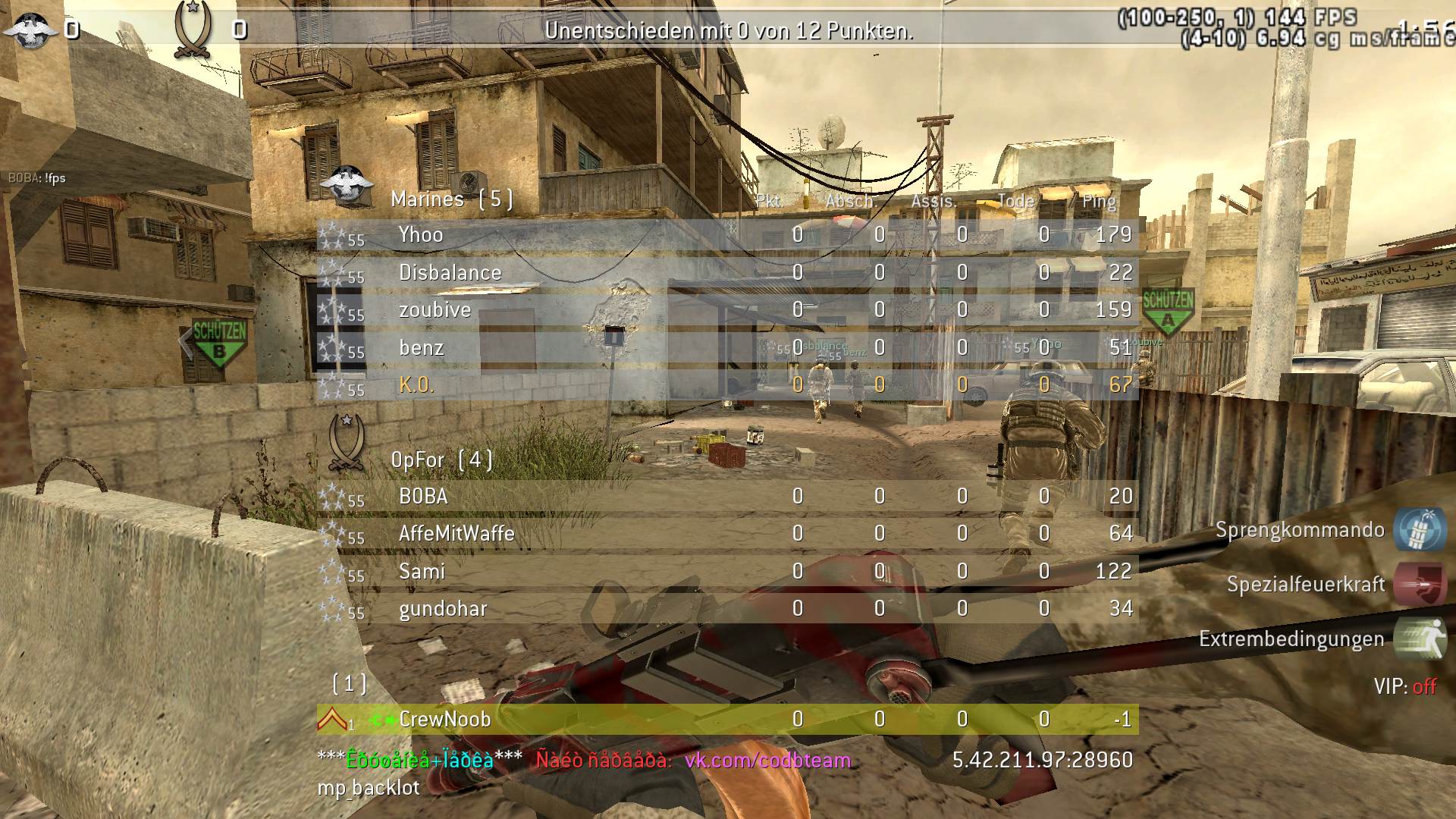Toggle the VIP off indicator

tap(1405, 687)
